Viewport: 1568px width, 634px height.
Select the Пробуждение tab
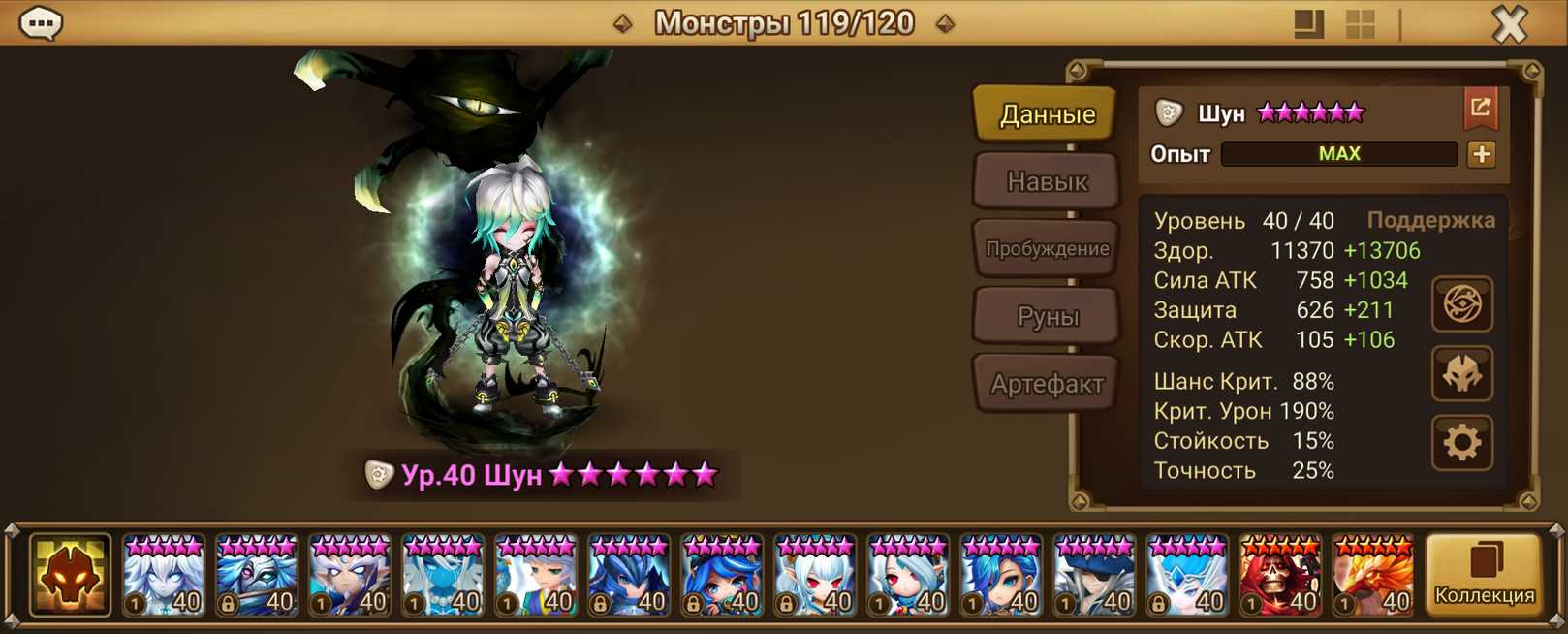coord(1047,249)
